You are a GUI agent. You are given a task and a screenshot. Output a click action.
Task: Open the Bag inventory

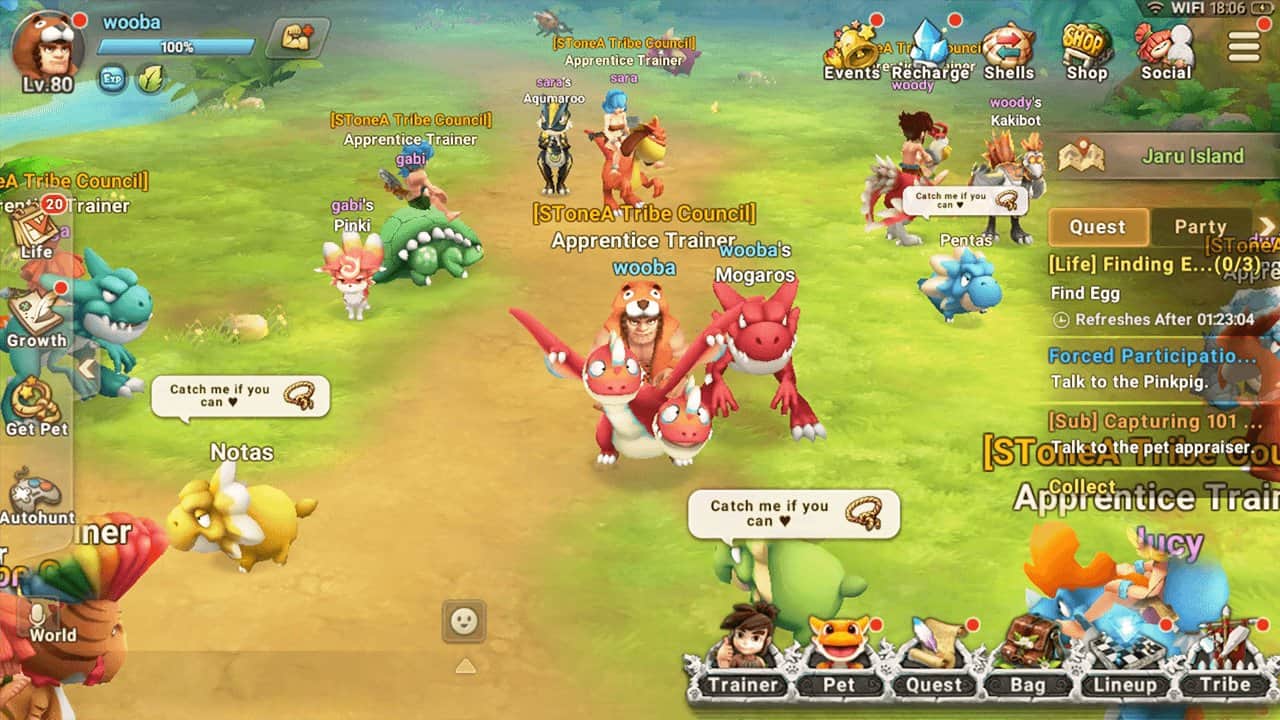tap(1027, 655)
